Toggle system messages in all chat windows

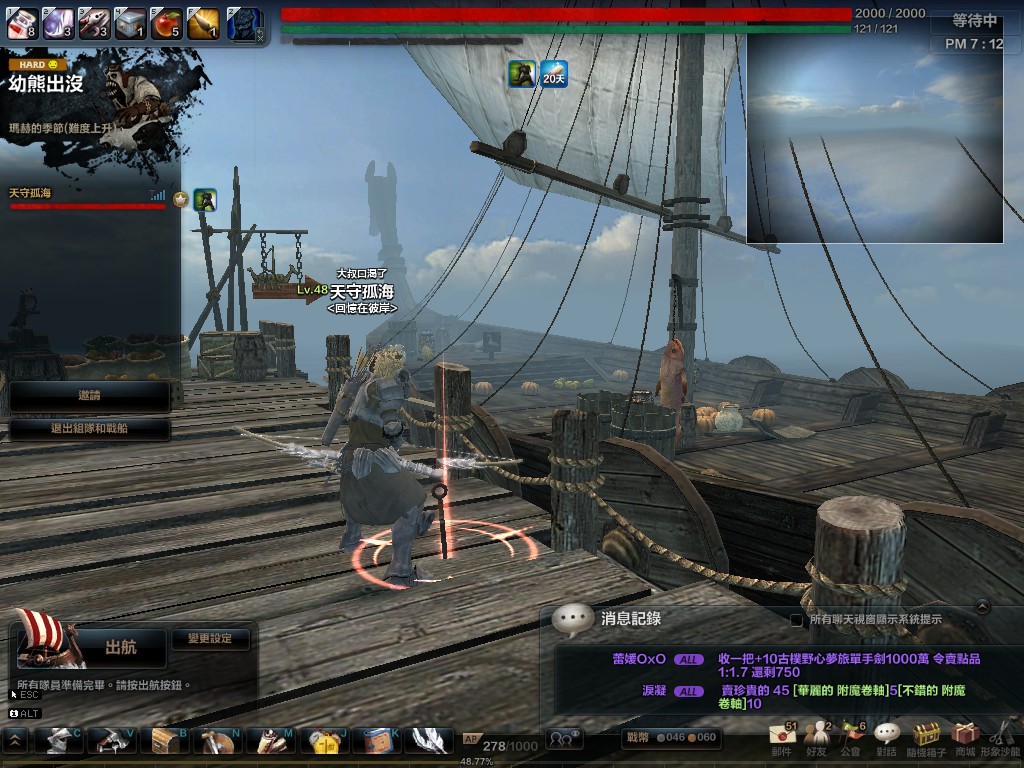click(x=797, y=620)
